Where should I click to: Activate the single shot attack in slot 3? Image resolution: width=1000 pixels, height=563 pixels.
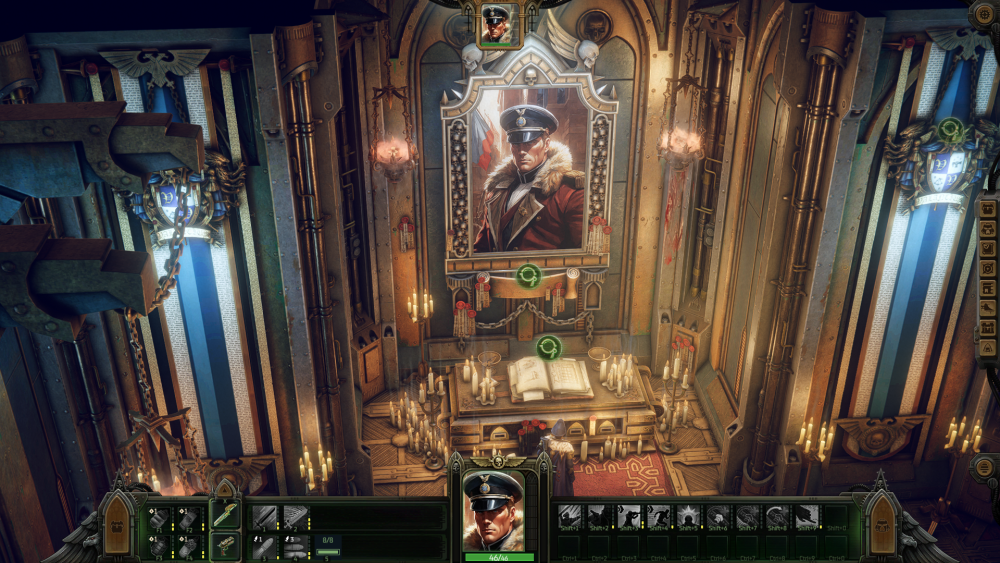[264, 546]
